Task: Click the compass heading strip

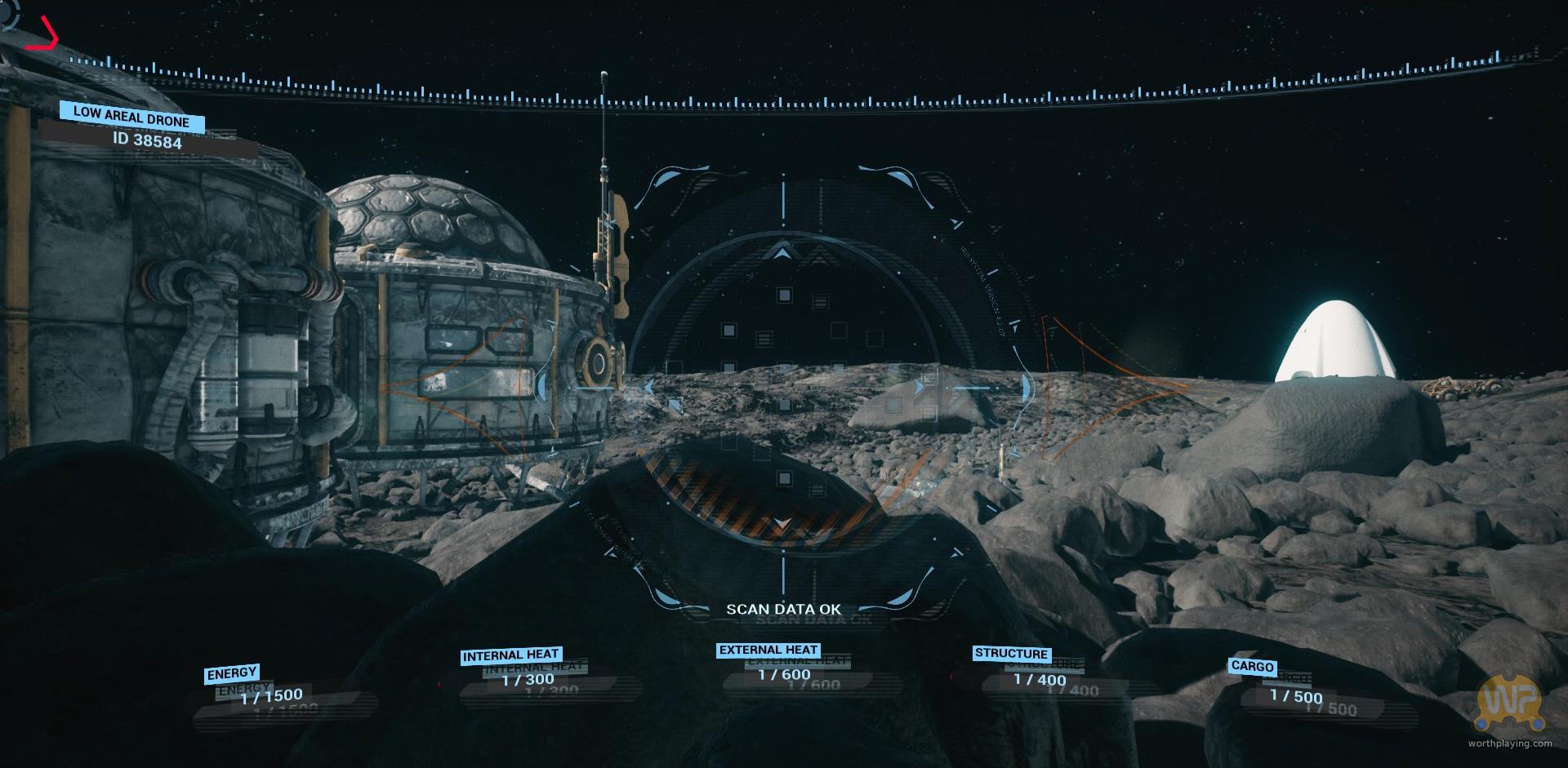Action: 784,96
